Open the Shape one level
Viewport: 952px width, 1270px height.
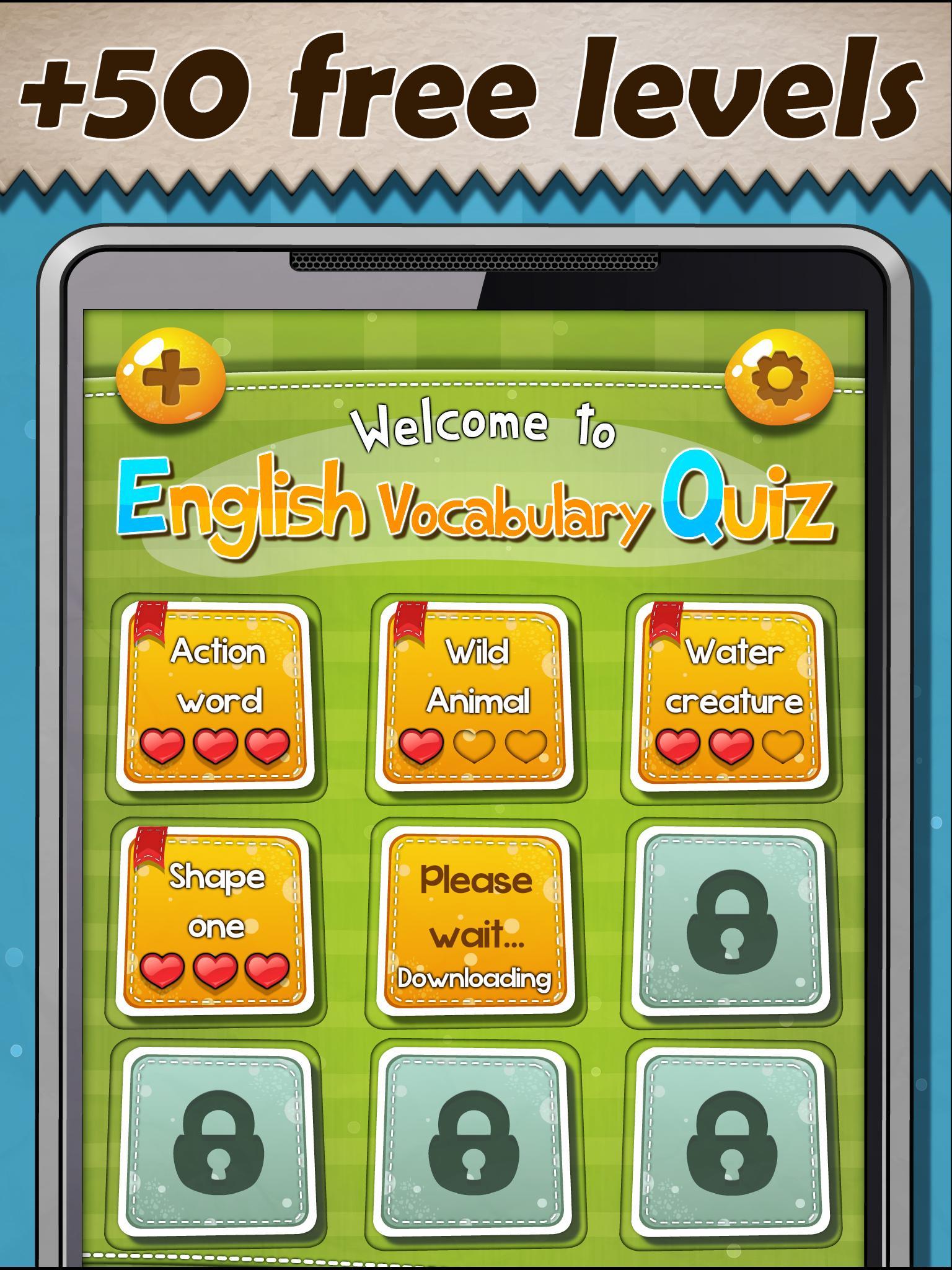point(216,912)
